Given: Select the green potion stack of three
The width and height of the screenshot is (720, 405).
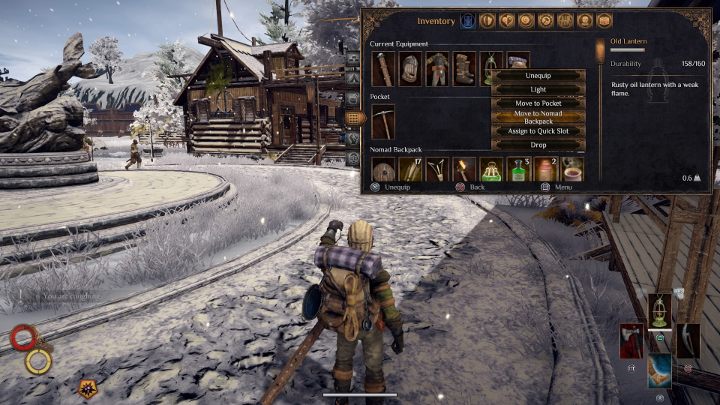Looking at the screenshot, I should pyautogui.click(x=517, y=171).
